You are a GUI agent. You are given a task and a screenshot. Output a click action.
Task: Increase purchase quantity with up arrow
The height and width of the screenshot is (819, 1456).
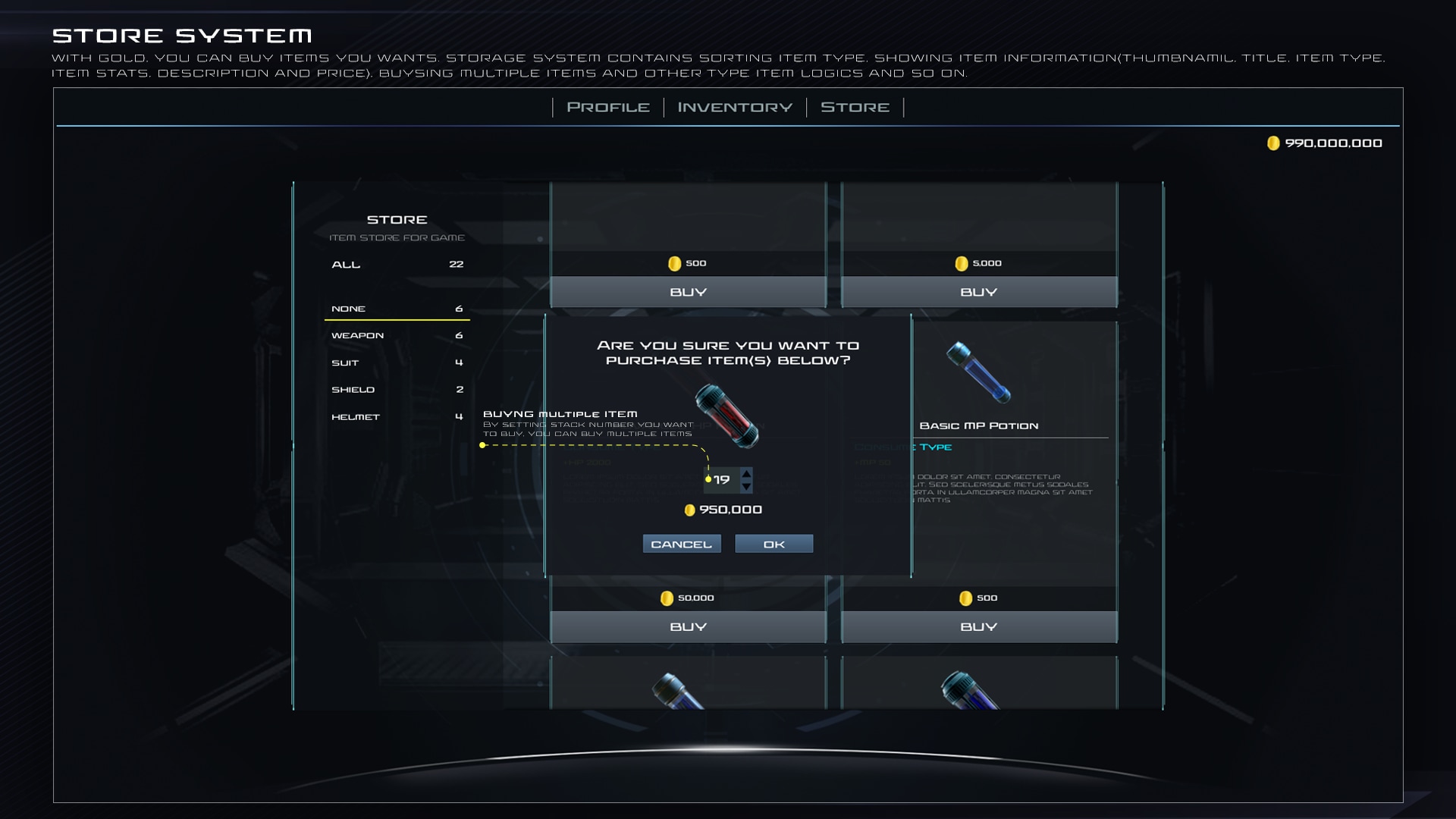(745, 475)
